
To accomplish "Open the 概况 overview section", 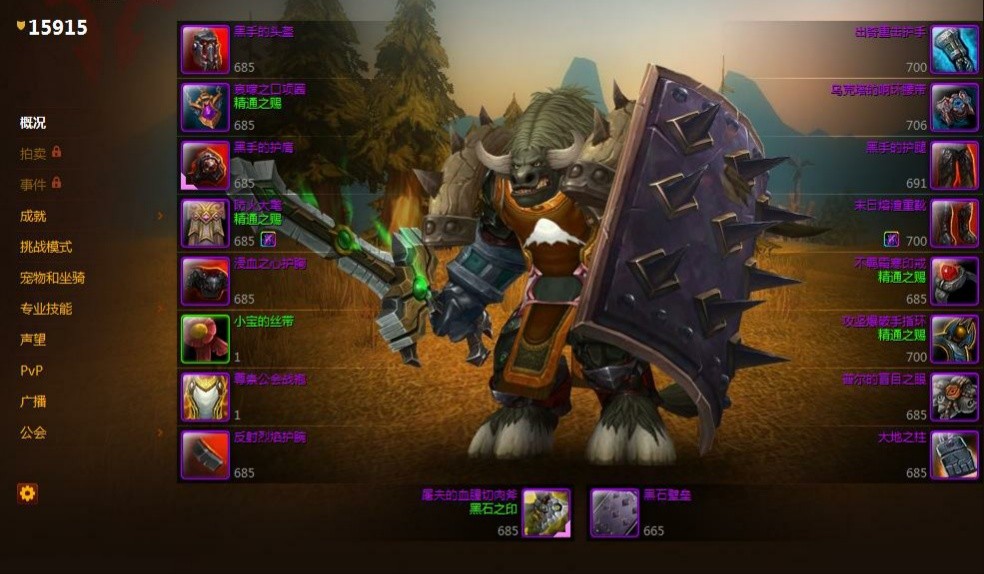I will point(33,123).
